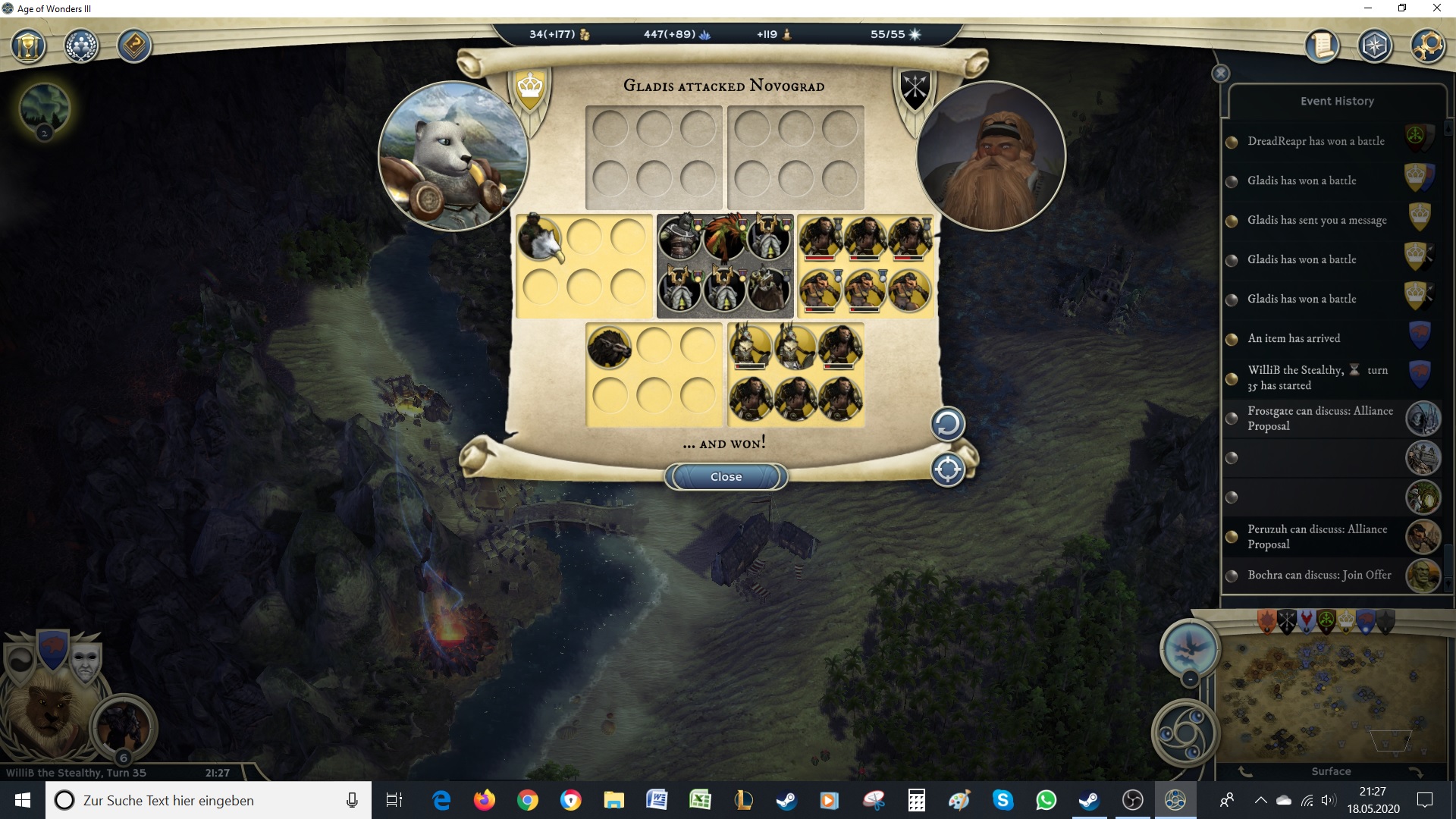Close the Event History panel
This screenshot has height=819, width=1456.
[x=1220, y=74]
